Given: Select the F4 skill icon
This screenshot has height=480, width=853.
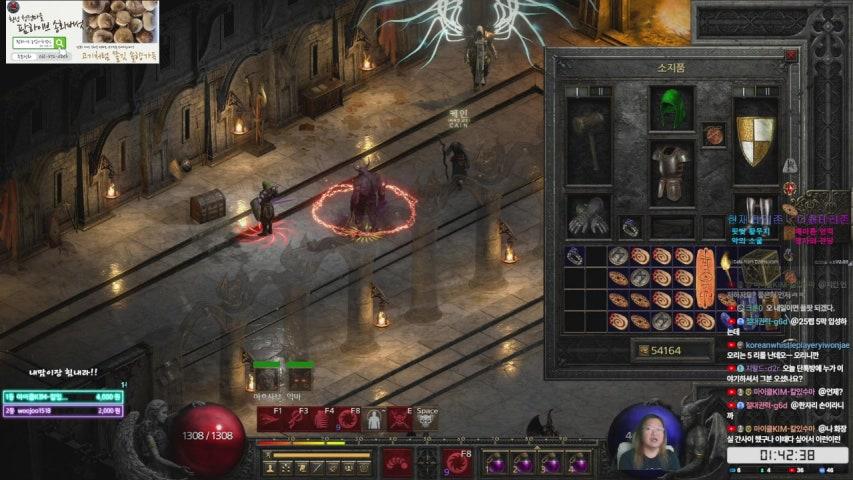Looking at the screenshot, I should click(x=322, y=420).
